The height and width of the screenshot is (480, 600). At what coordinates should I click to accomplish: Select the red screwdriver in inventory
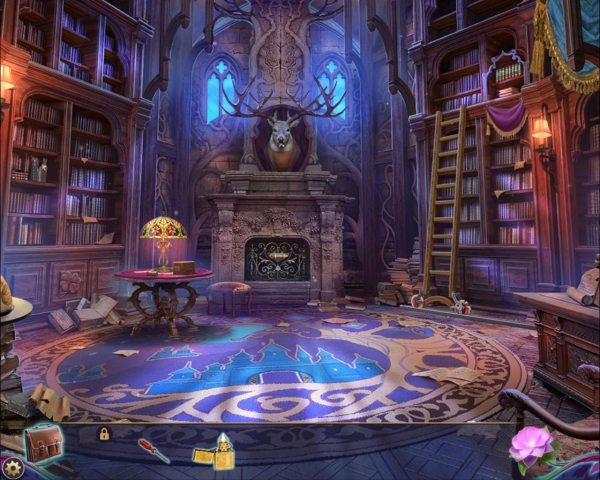point(153,450)
